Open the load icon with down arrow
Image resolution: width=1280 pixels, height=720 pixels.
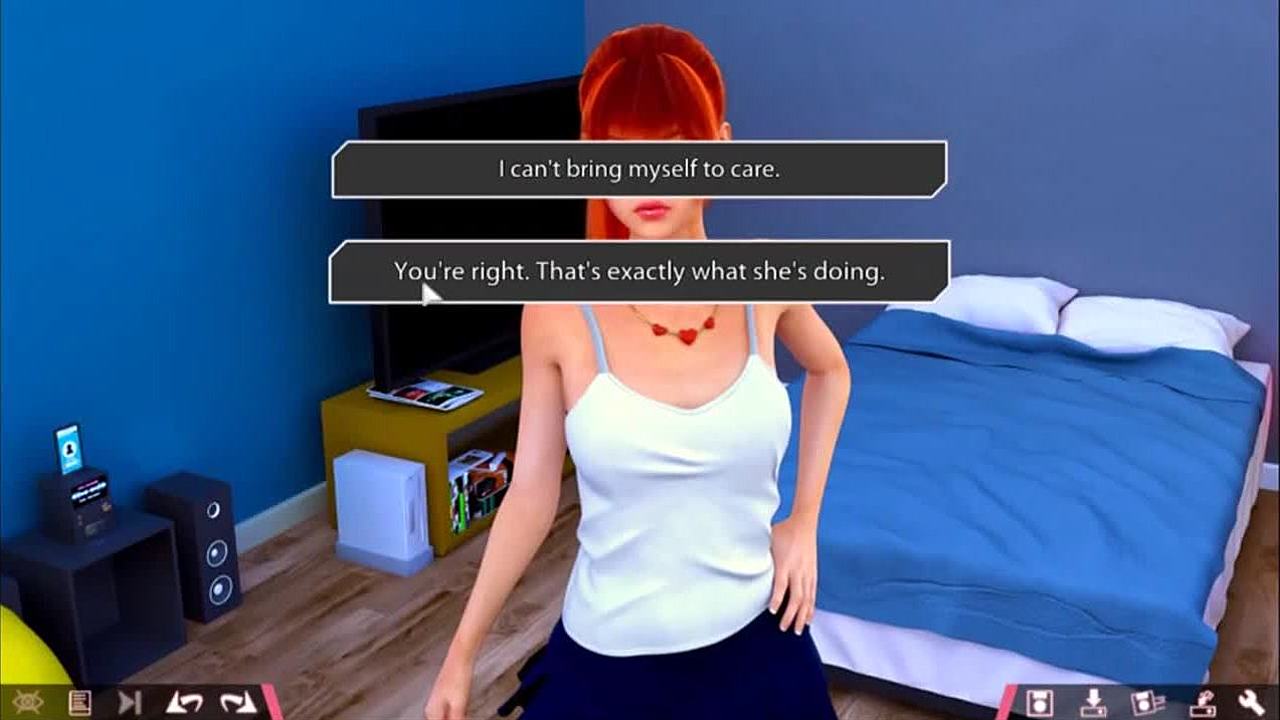(x=1094, y=702)
